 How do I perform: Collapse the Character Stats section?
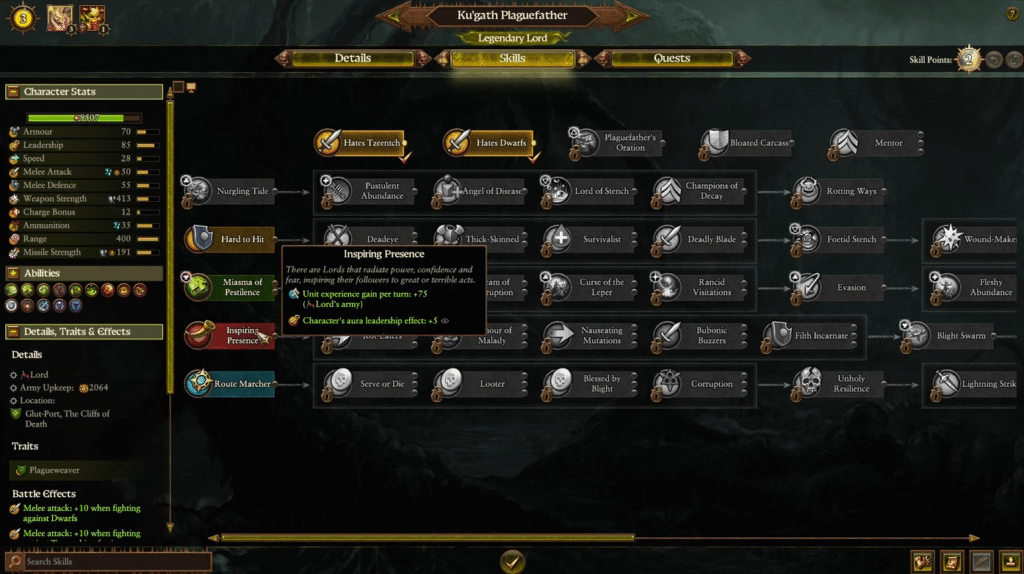[14, 92]
